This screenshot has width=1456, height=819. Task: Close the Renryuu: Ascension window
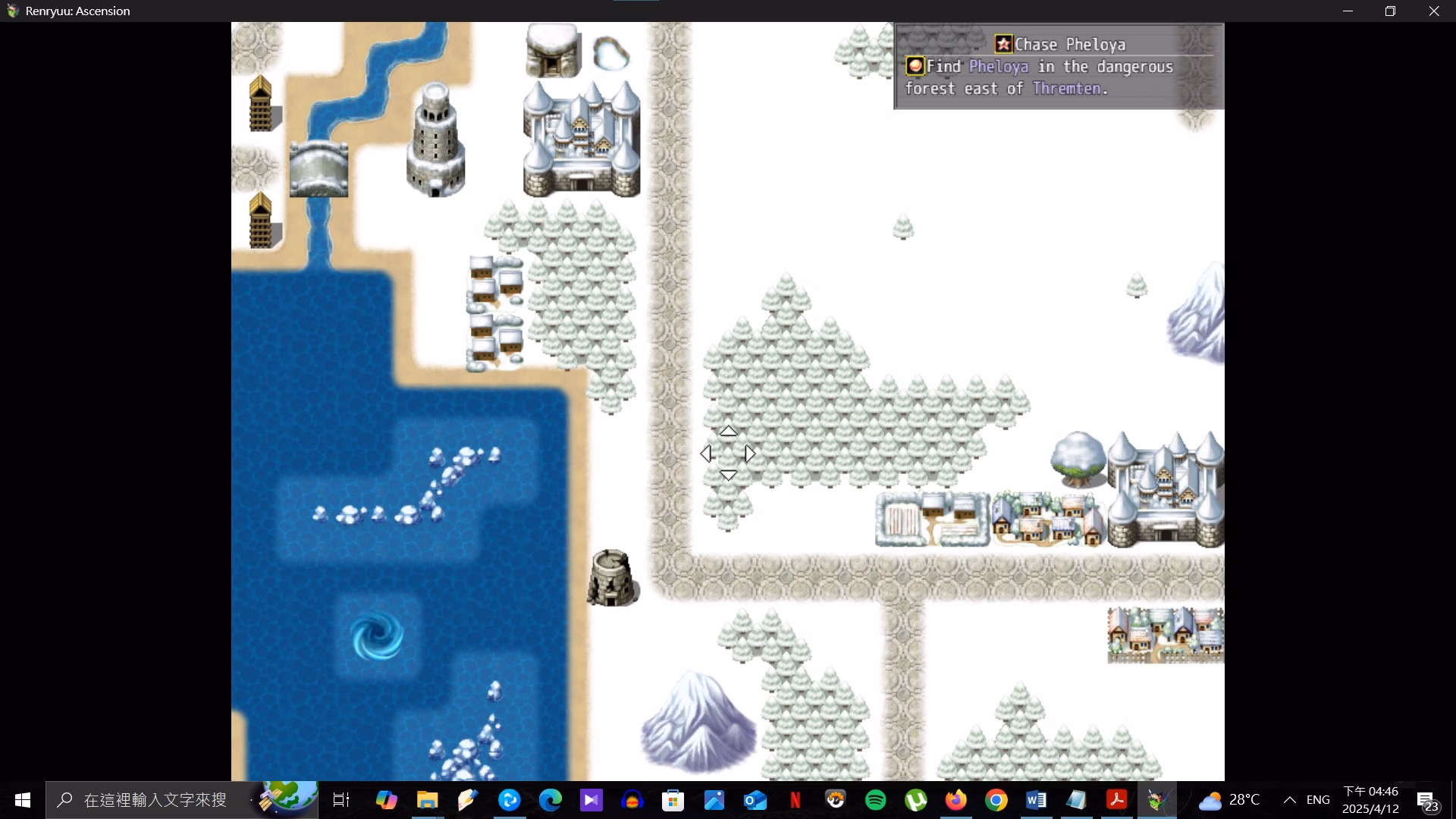click(1433, 11)
